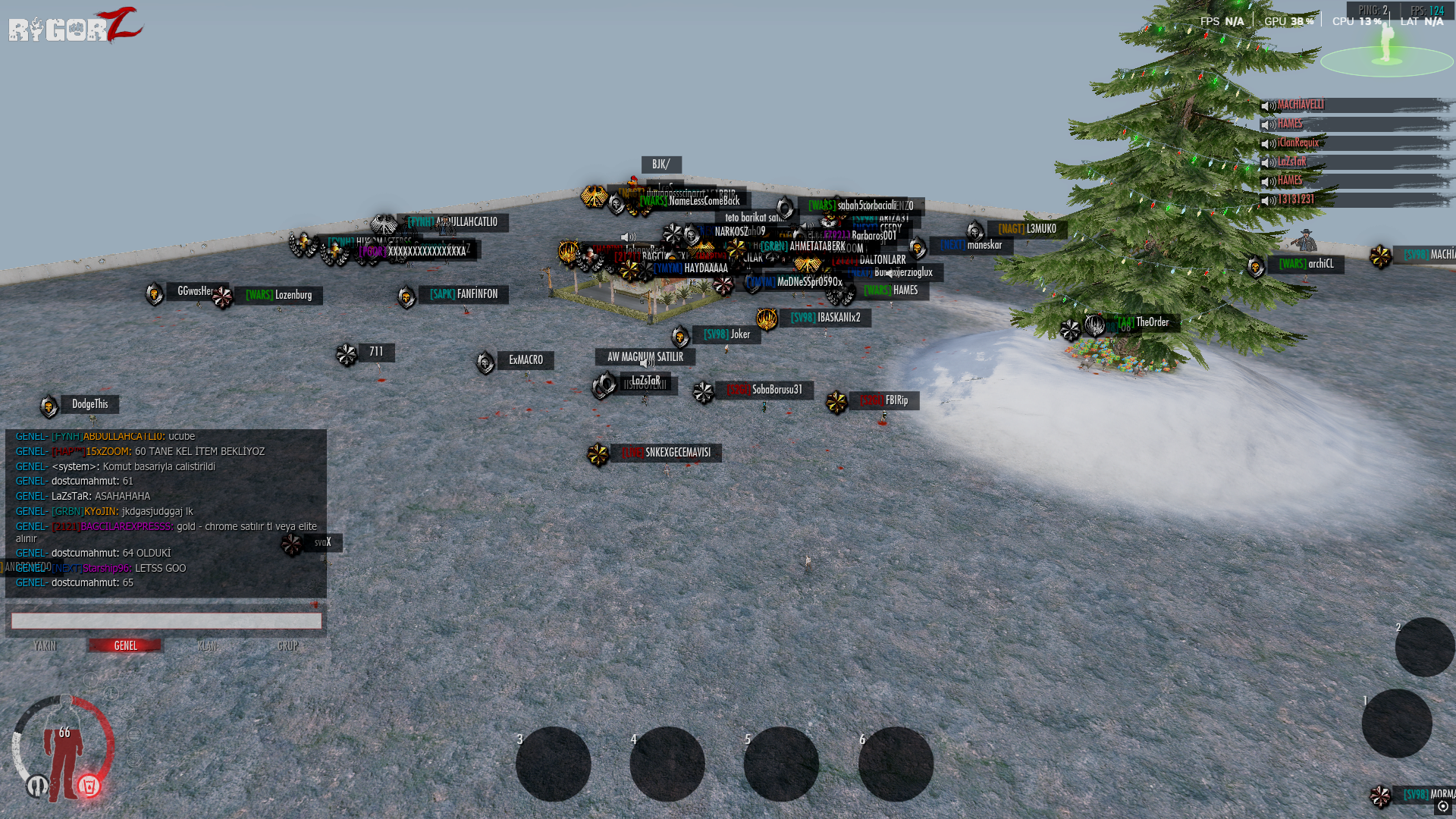Select quick slot 6 on the hotbar
This screenshot has height=819, width=1456.
896,764
